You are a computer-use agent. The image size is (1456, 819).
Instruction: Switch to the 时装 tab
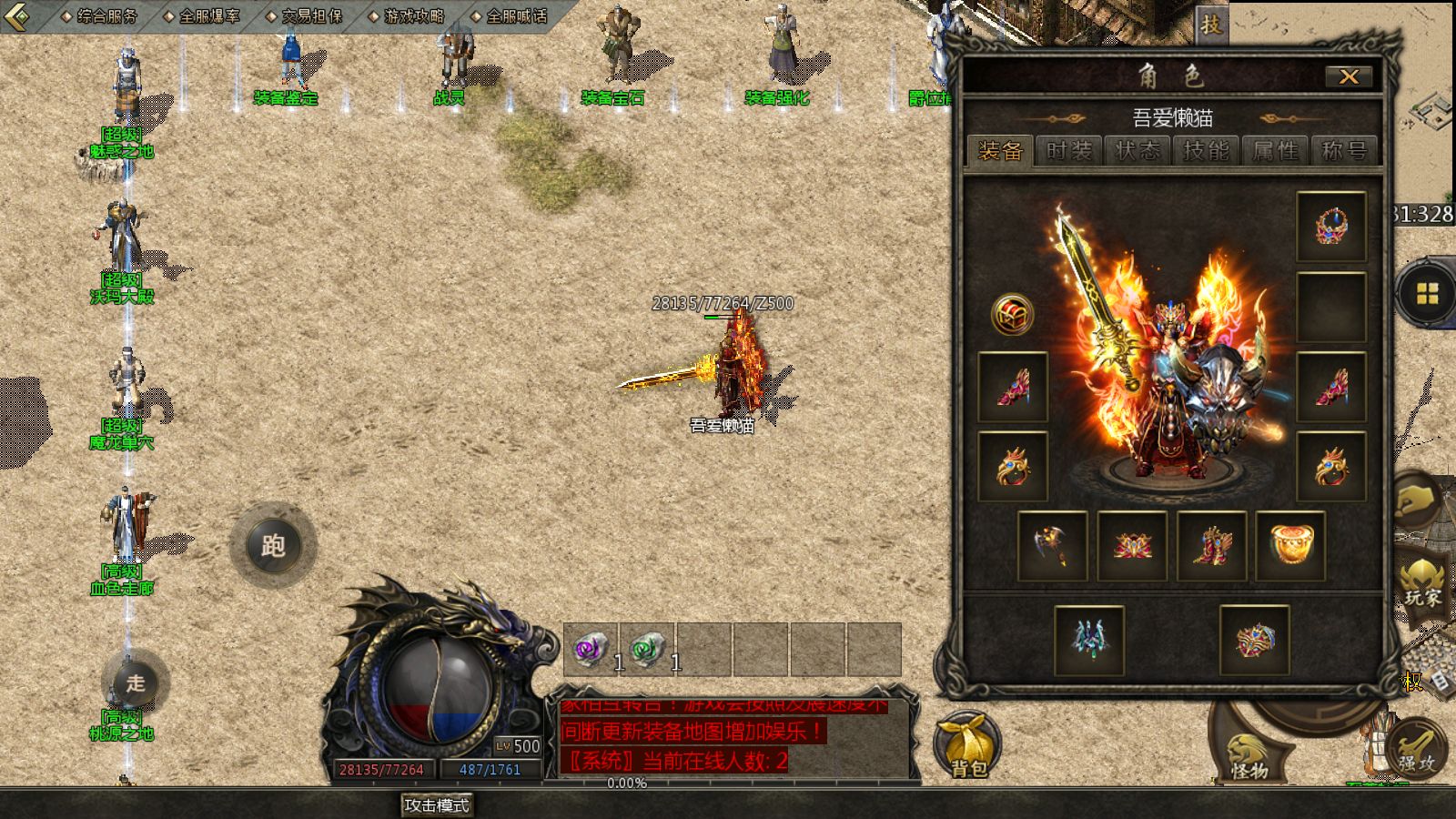1068,151
